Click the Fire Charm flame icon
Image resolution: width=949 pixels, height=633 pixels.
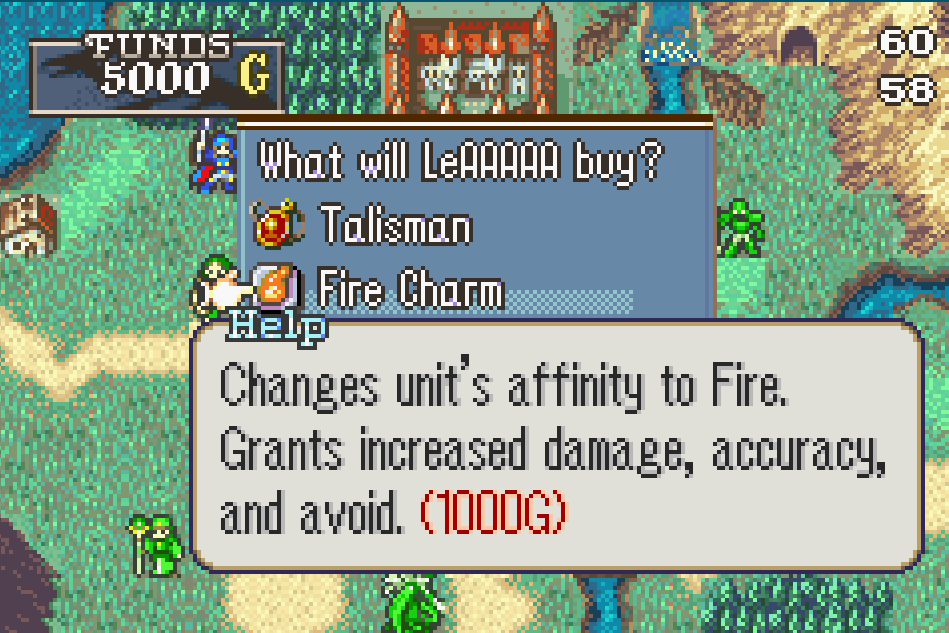pyautogui.click(x=272, y=289)
